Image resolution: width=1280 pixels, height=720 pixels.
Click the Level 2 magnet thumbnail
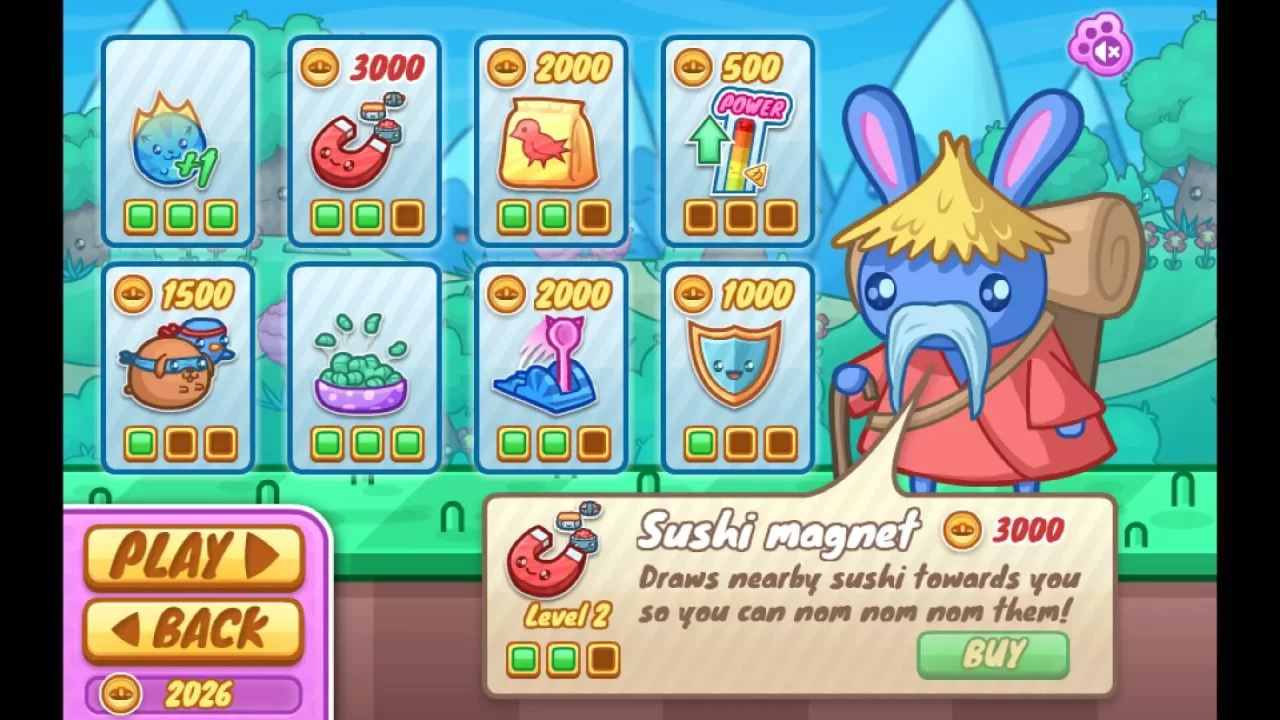pos(553,555)
